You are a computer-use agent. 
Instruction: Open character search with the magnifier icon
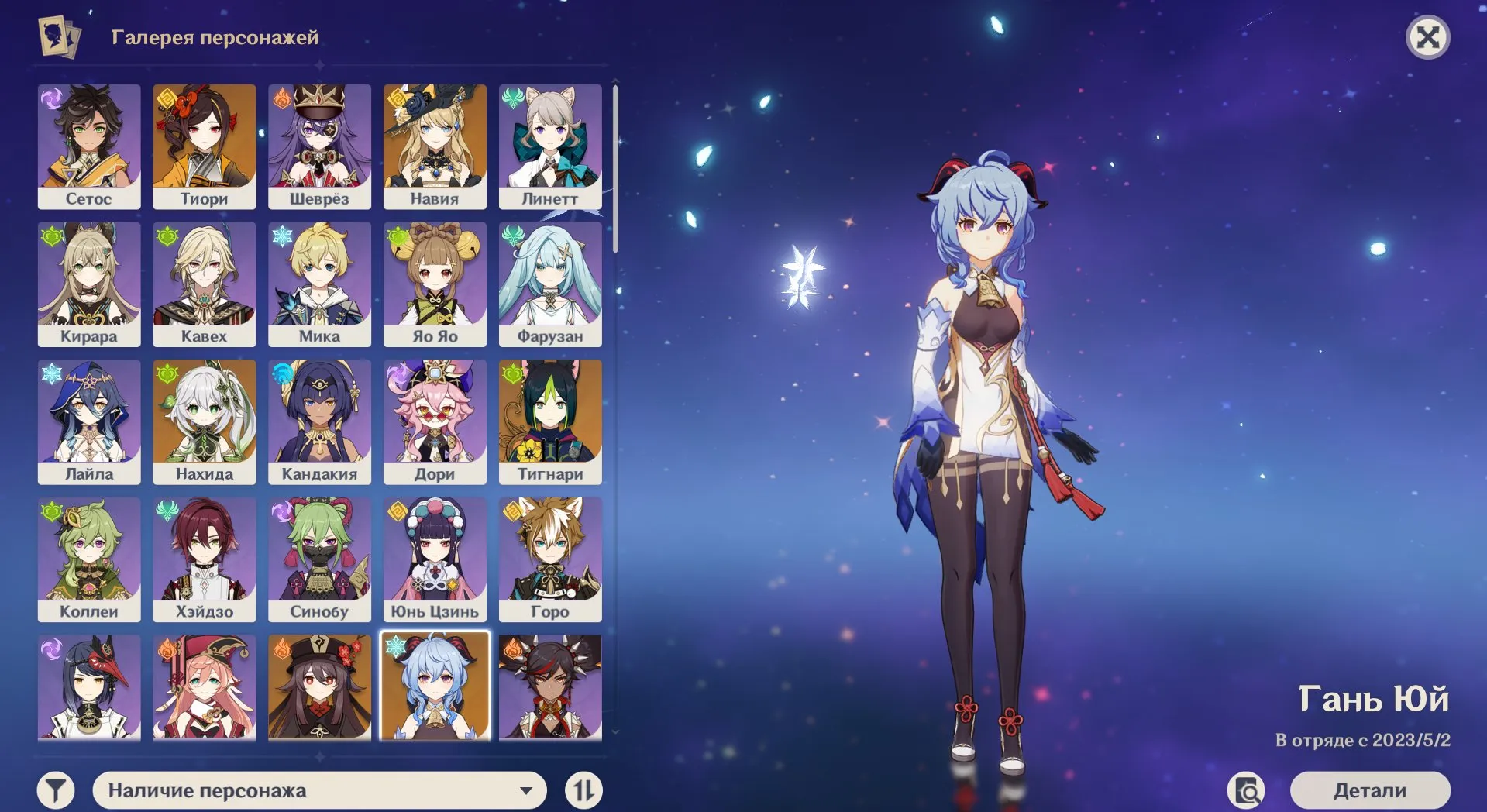click(x=1246, y=790)
